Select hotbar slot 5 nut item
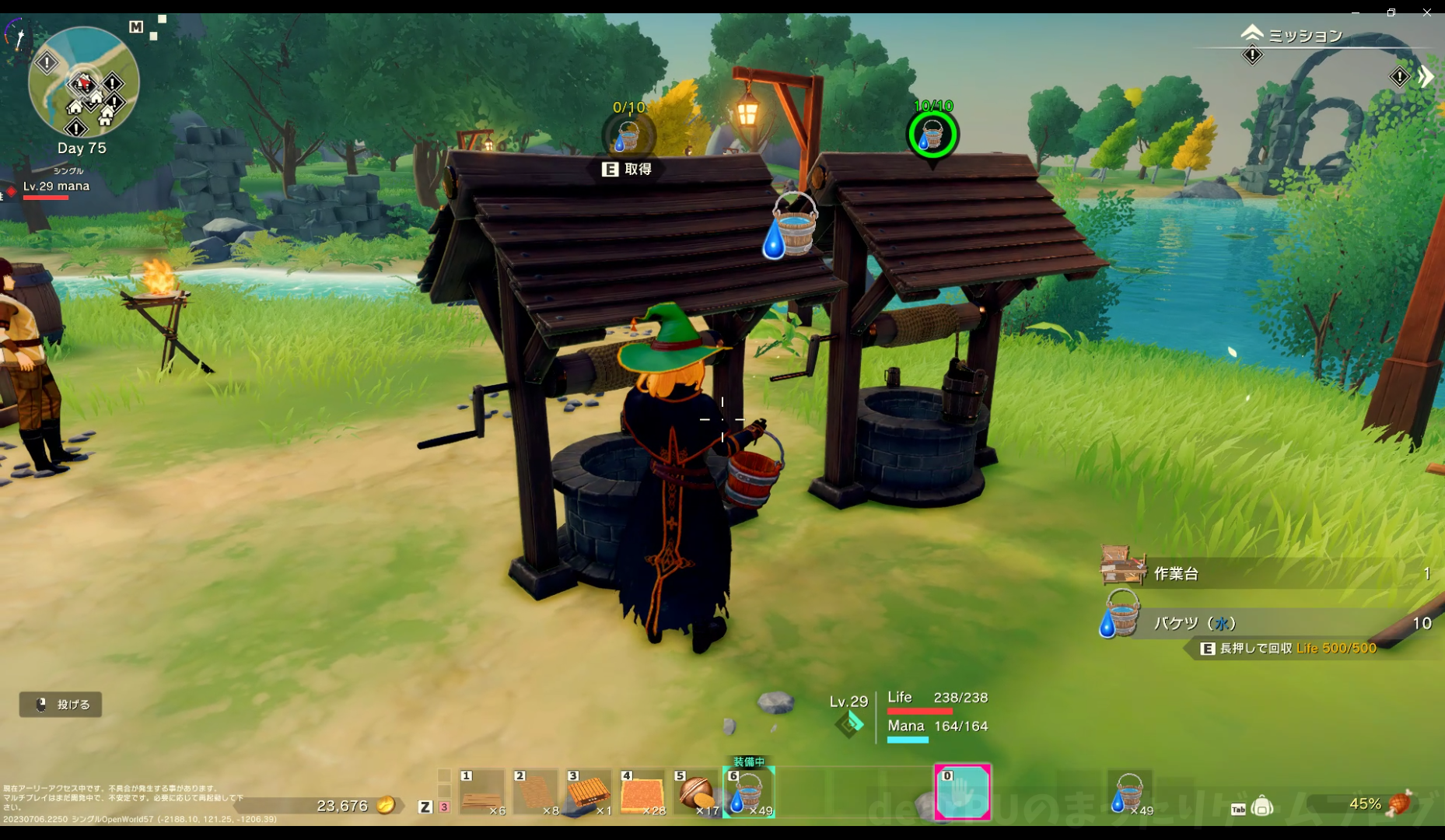Viewport: 1445px width, 840px height. [696, 793]
